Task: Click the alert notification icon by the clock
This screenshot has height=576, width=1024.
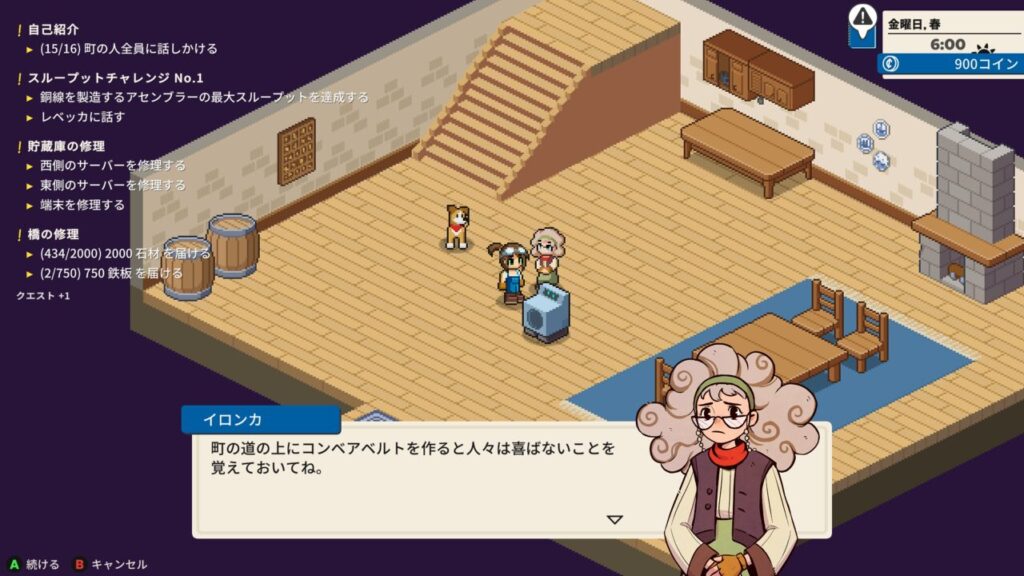Action: tap(862, 23)
